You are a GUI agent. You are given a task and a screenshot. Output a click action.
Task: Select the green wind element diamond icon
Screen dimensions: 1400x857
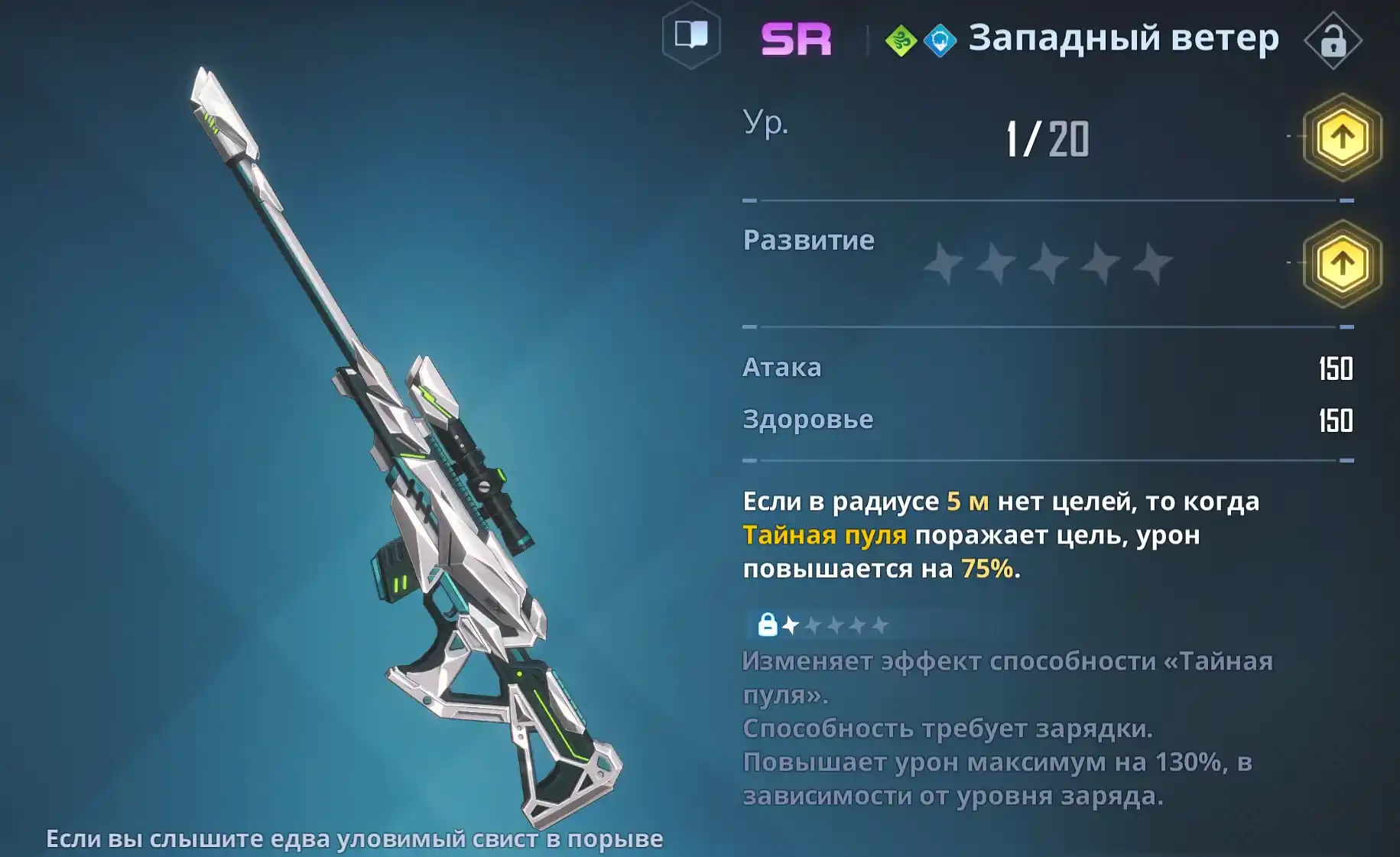901,41
